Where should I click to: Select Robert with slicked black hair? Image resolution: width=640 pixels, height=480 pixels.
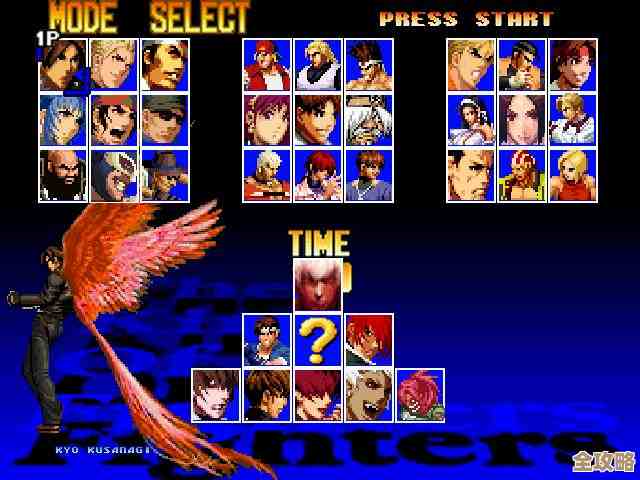point(522,65)
